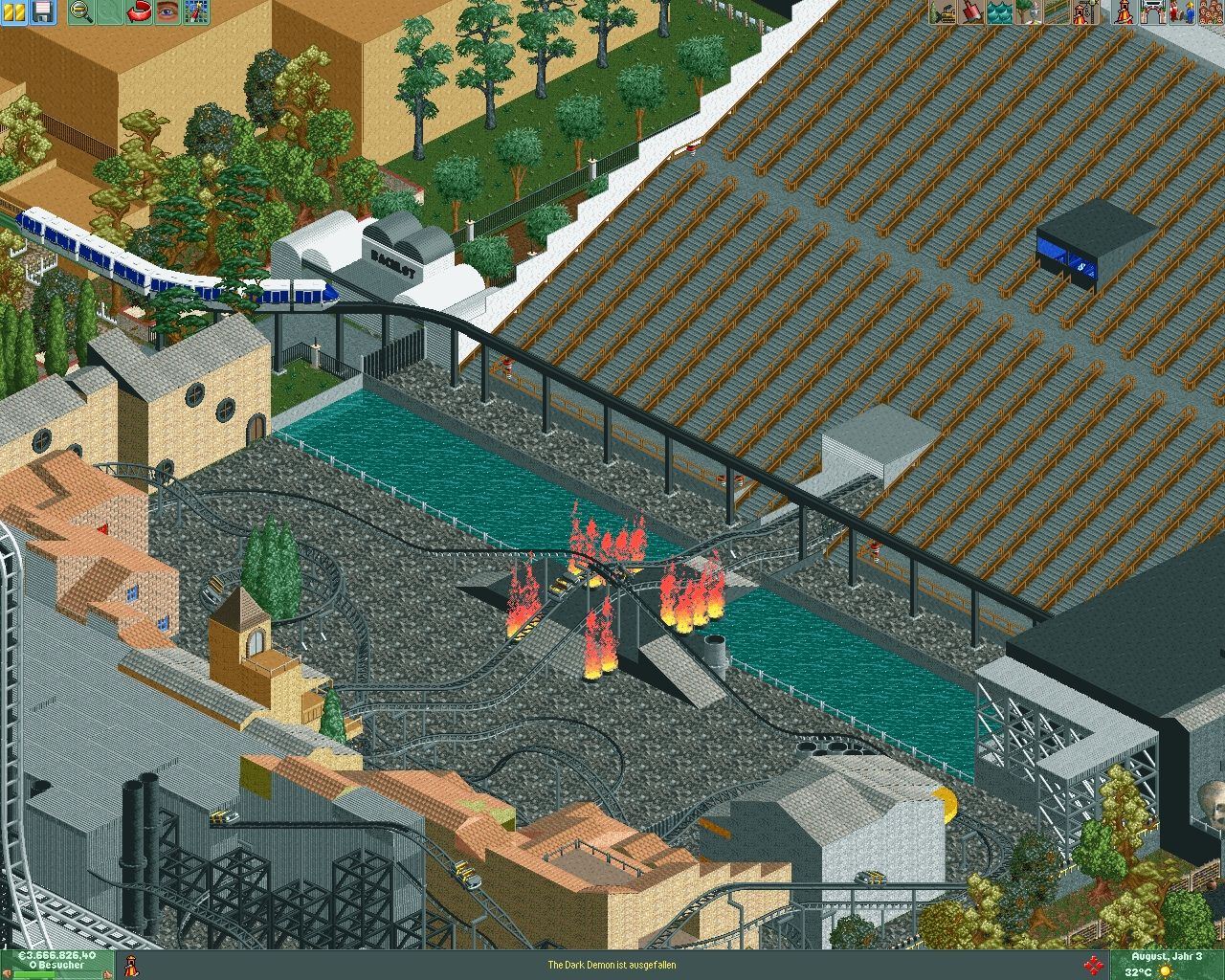Click the magnifying glass zoom-out button
Viewport: 1225px width, 980px height.
coord(80,11)
